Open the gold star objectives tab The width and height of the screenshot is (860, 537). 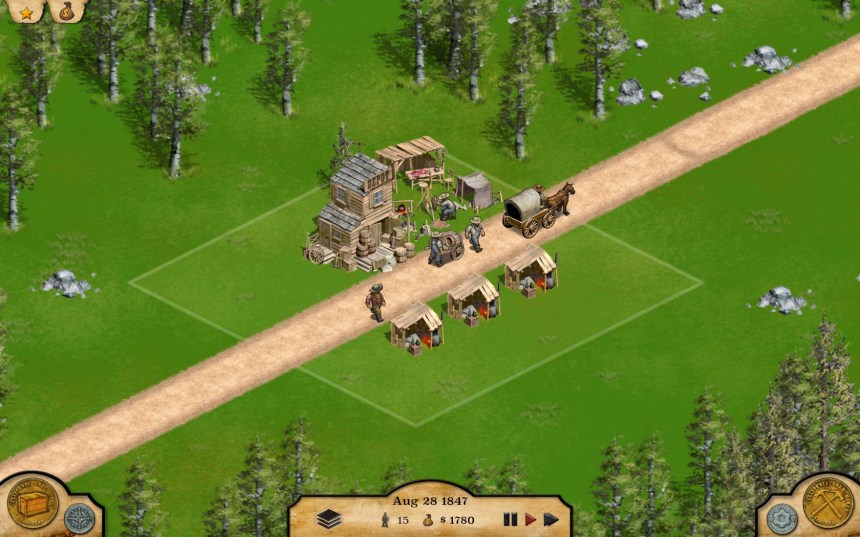coord(25,12)
